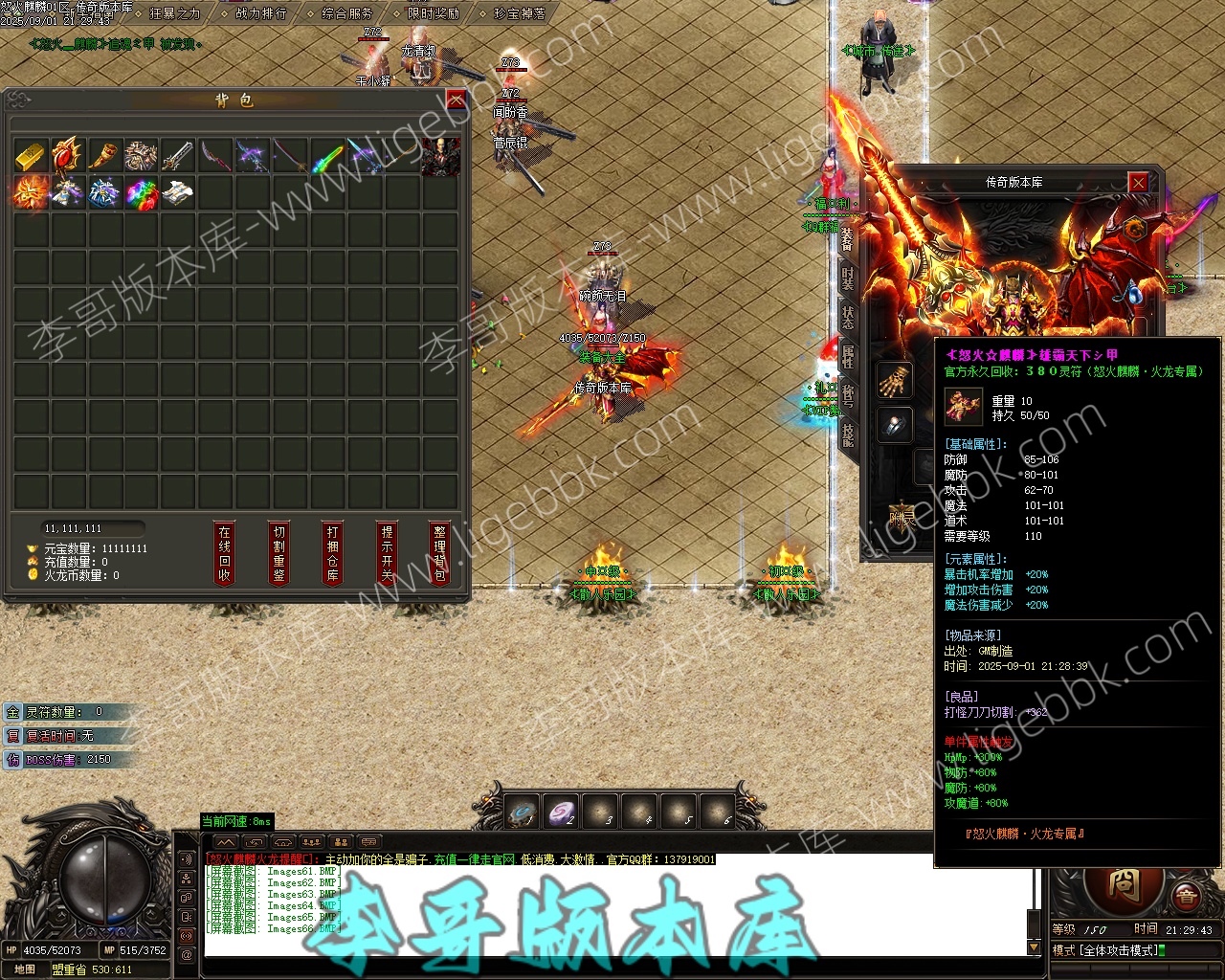Close the character equipment panel
This screenshot has width=1225, height=980.
point(1138,182)
